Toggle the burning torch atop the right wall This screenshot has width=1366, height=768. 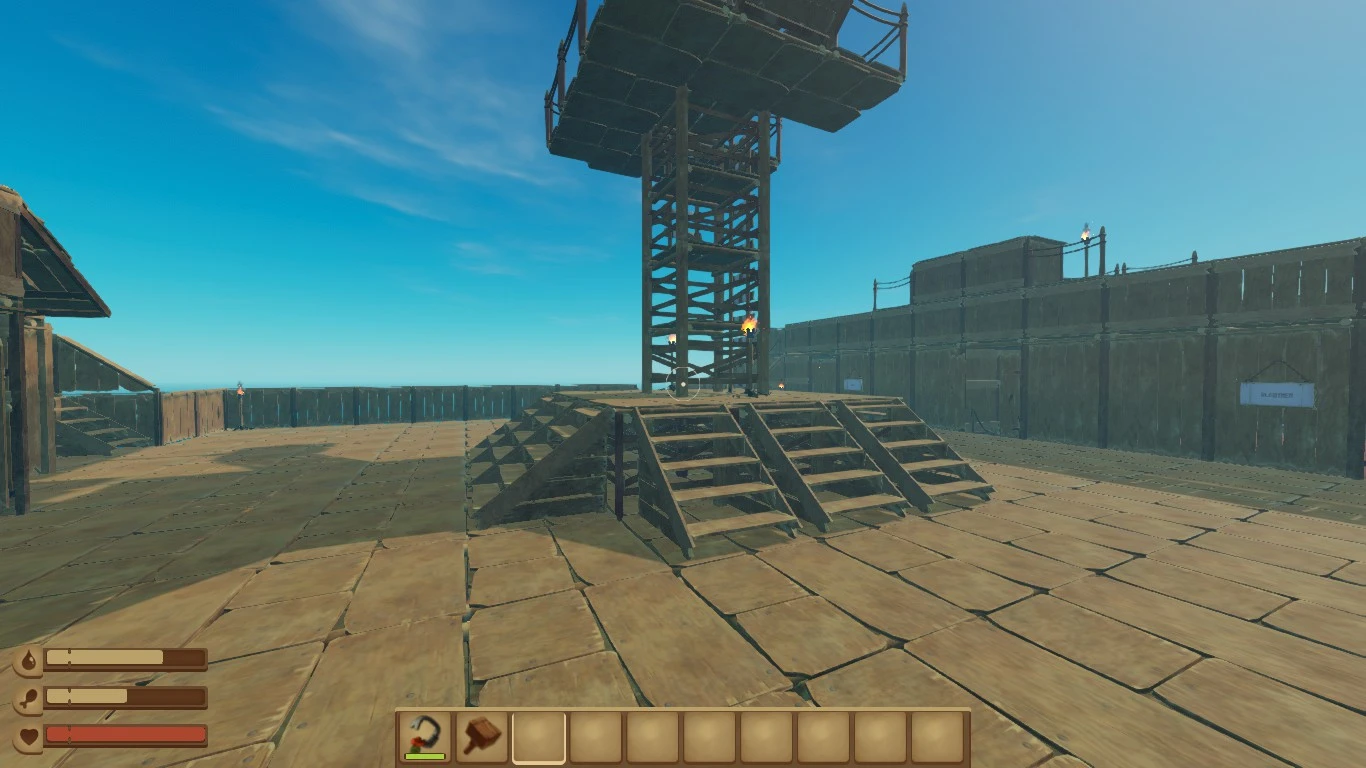point(1086,235)
